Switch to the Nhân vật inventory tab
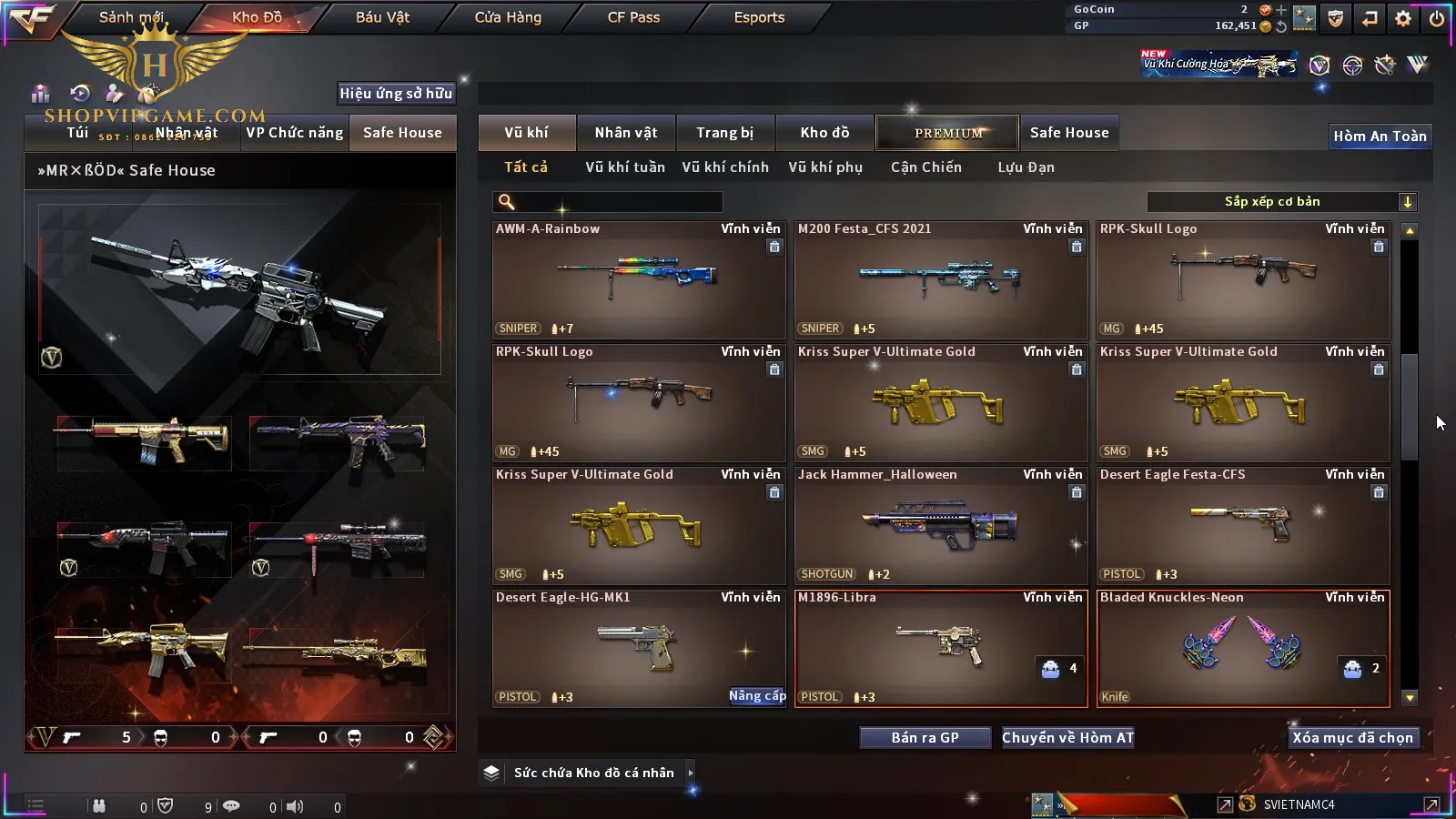1456x819 pixels. (x=625, y=133)
